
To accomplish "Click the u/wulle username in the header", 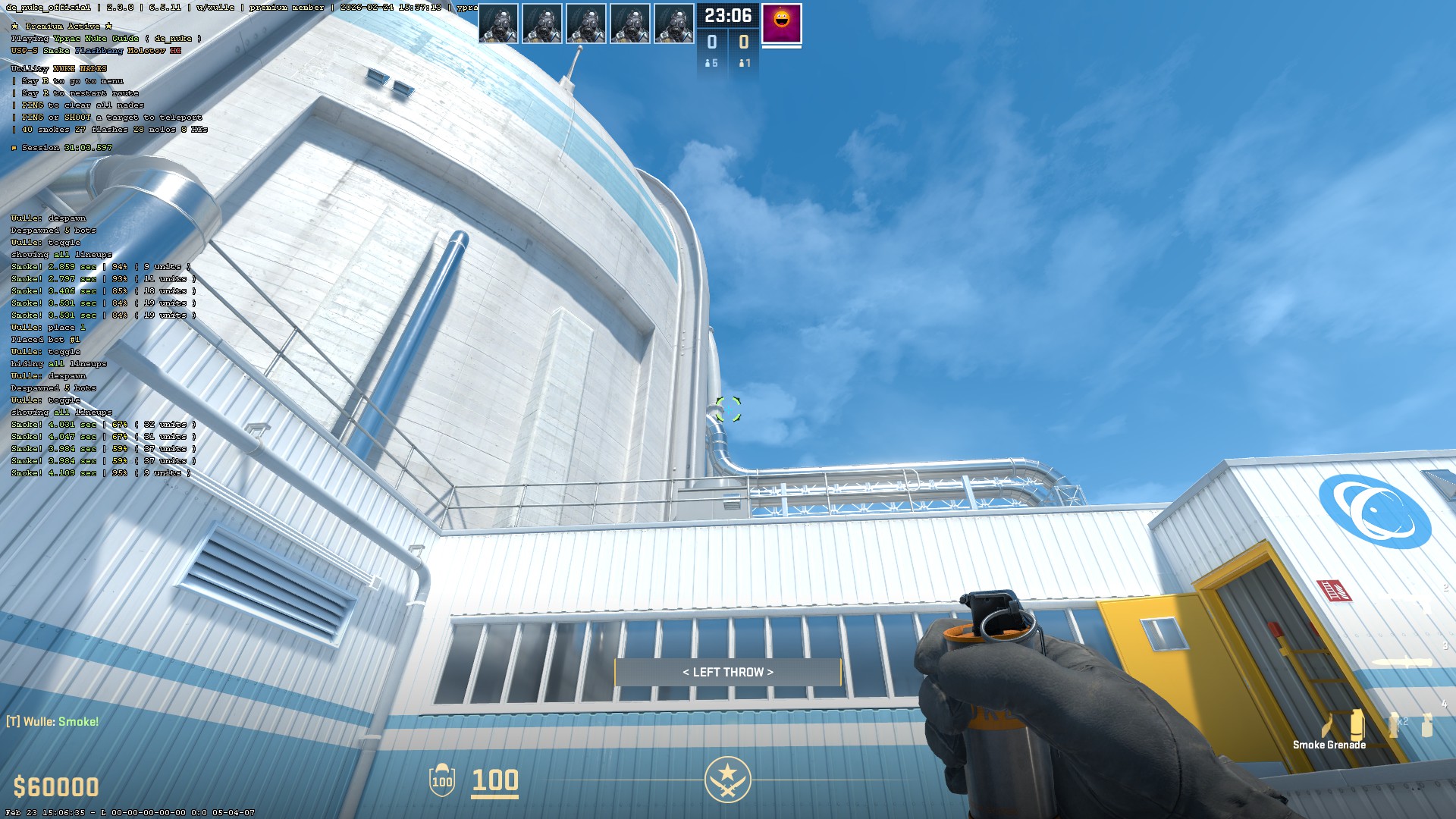I will click(x=215, y=8).
